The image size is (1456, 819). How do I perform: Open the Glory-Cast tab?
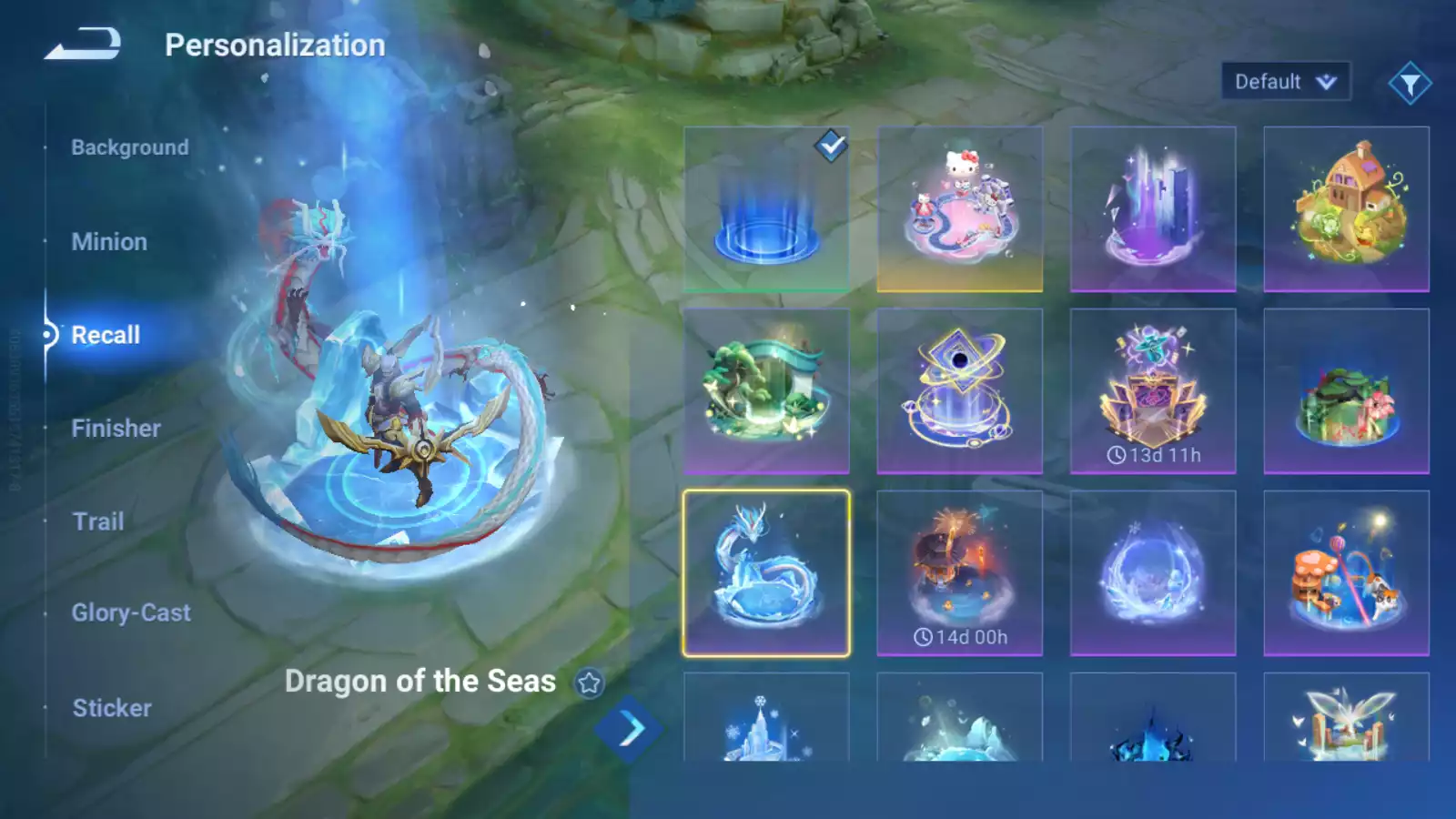pyautogui.click(x=131, y=613)
